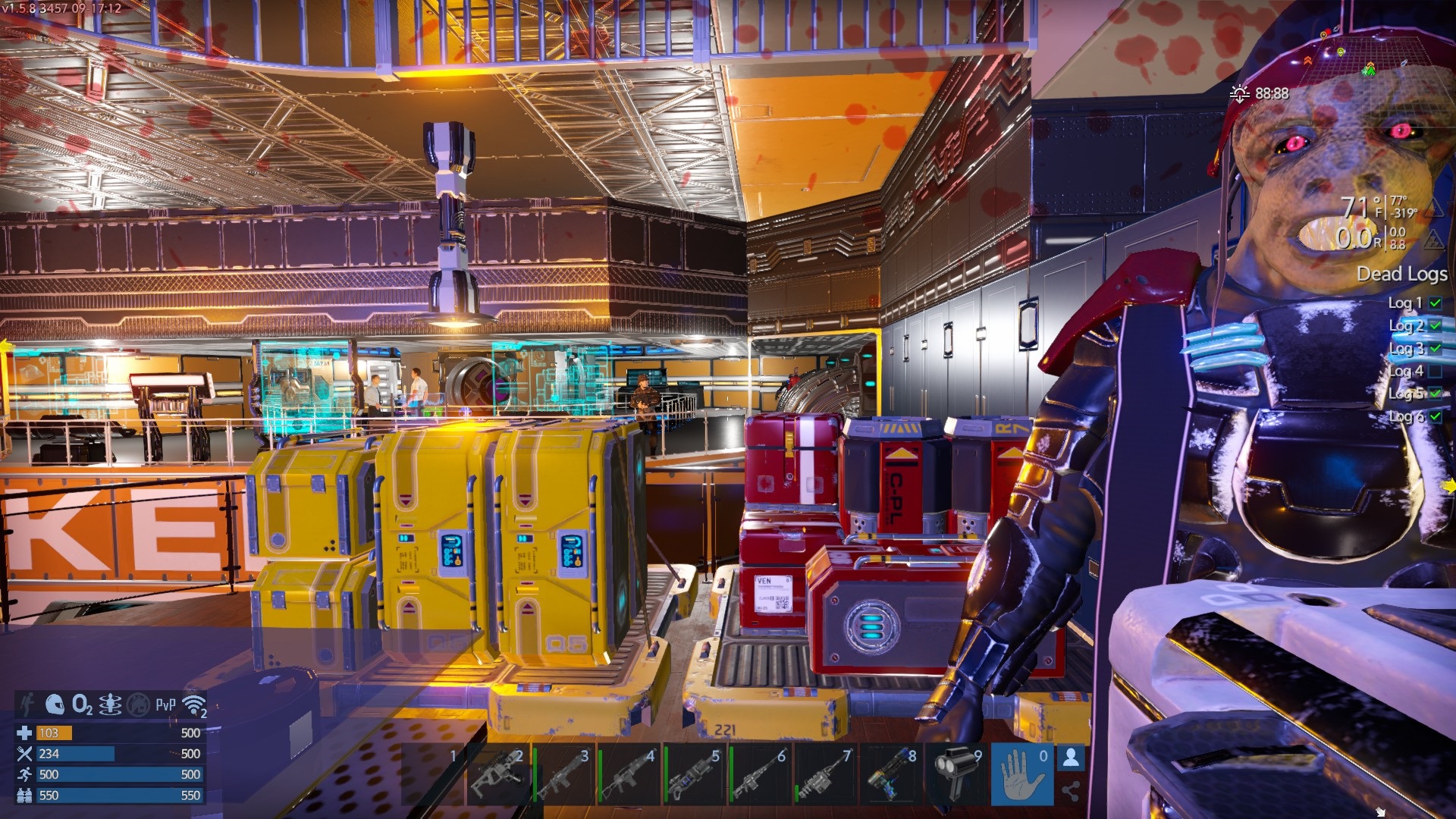Select the Log 4 objective entry
1456x819 pixels.
[x=1406, y=371]
